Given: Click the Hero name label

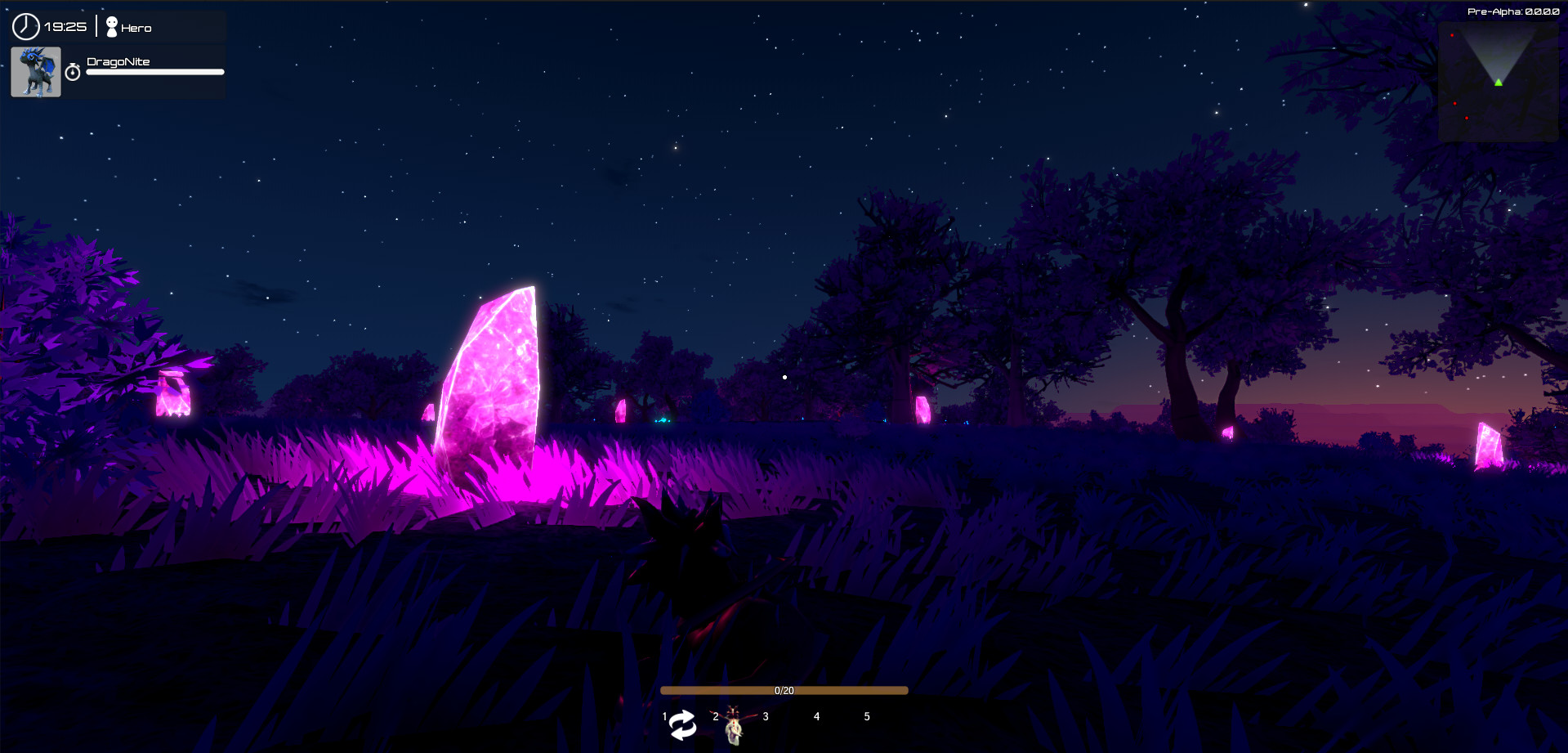Looking at the screenshot, I should click(x=136, y=27).
